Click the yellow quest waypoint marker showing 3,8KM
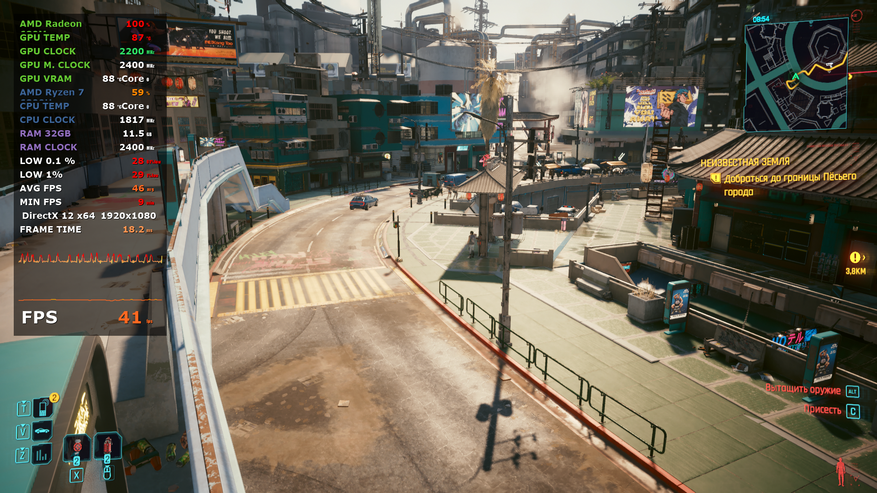Screen dimensions: 877x493 pyautogui.click(x=855, y=257)
